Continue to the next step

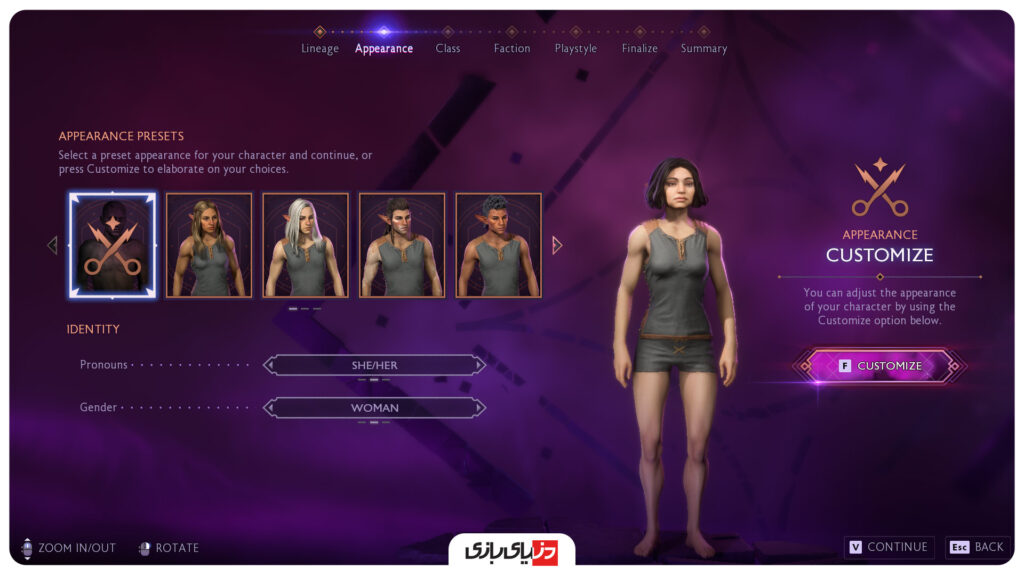[889, 547]
